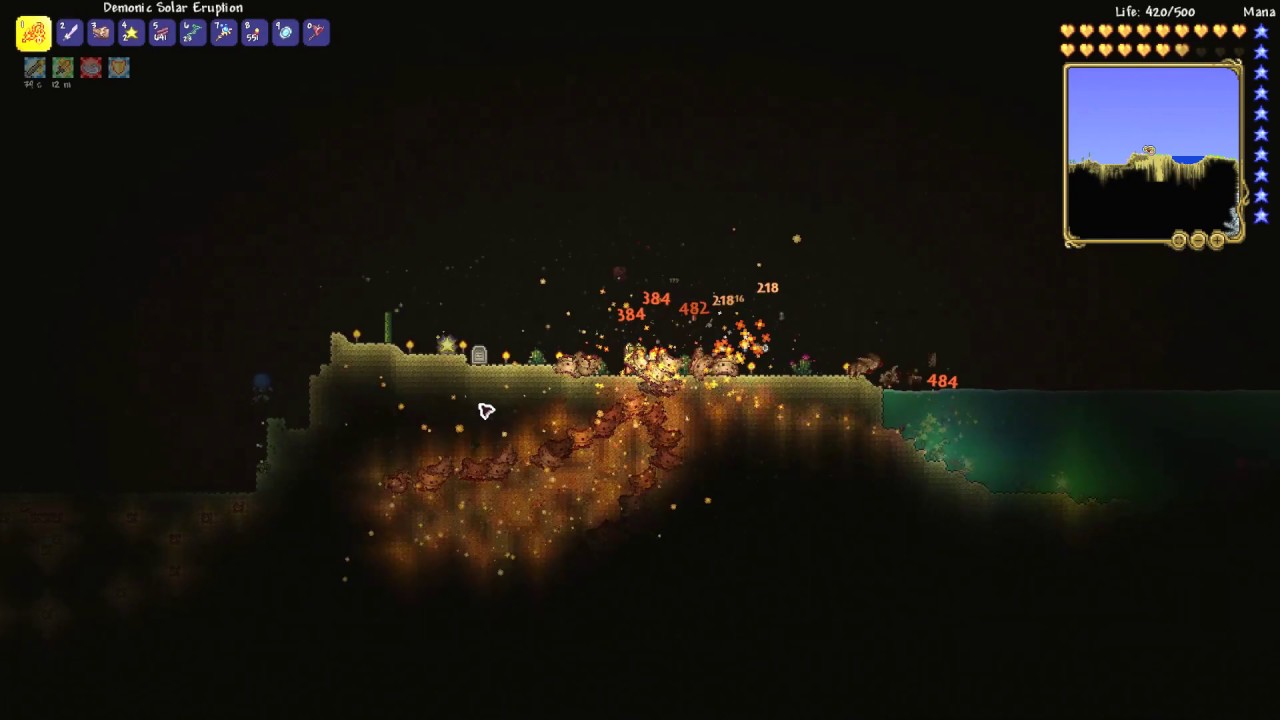This screenshot has width=1280, height=720.
Task: Choose the hotbar slot 3 item
Action: pos(100,32)
